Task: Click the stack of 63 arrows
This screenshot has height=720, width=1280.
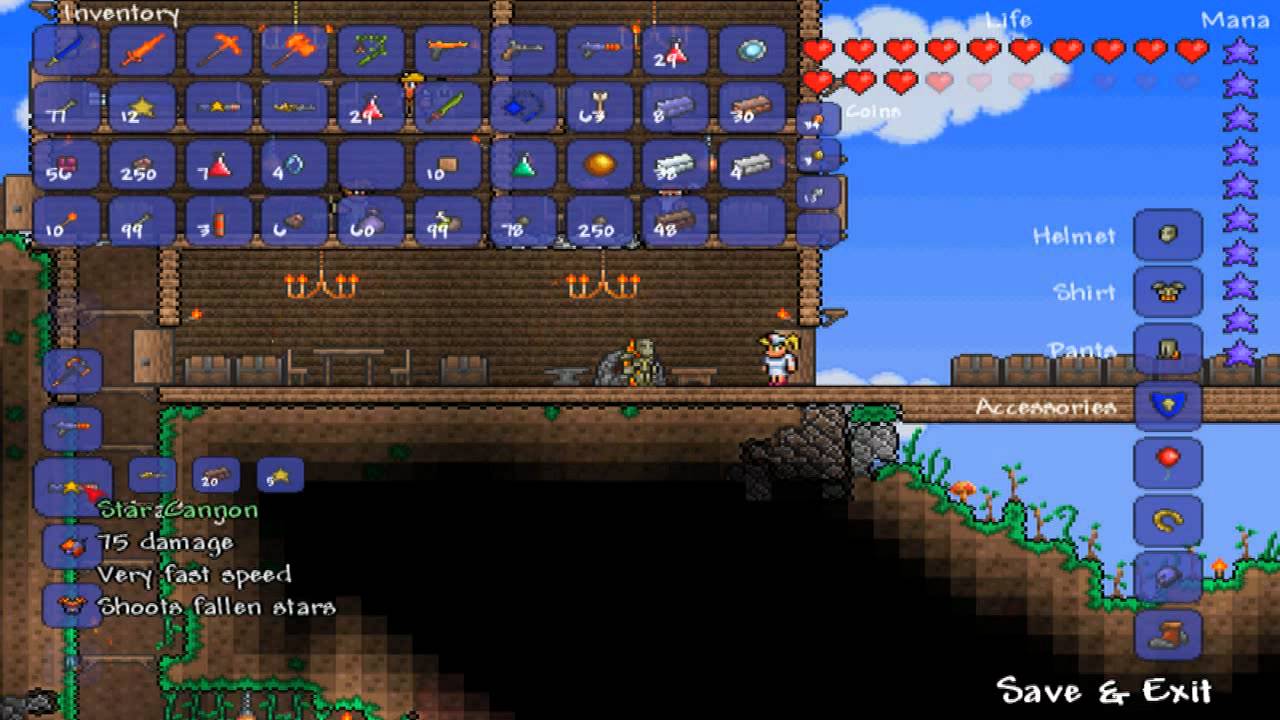Action: tap(600, 108)
